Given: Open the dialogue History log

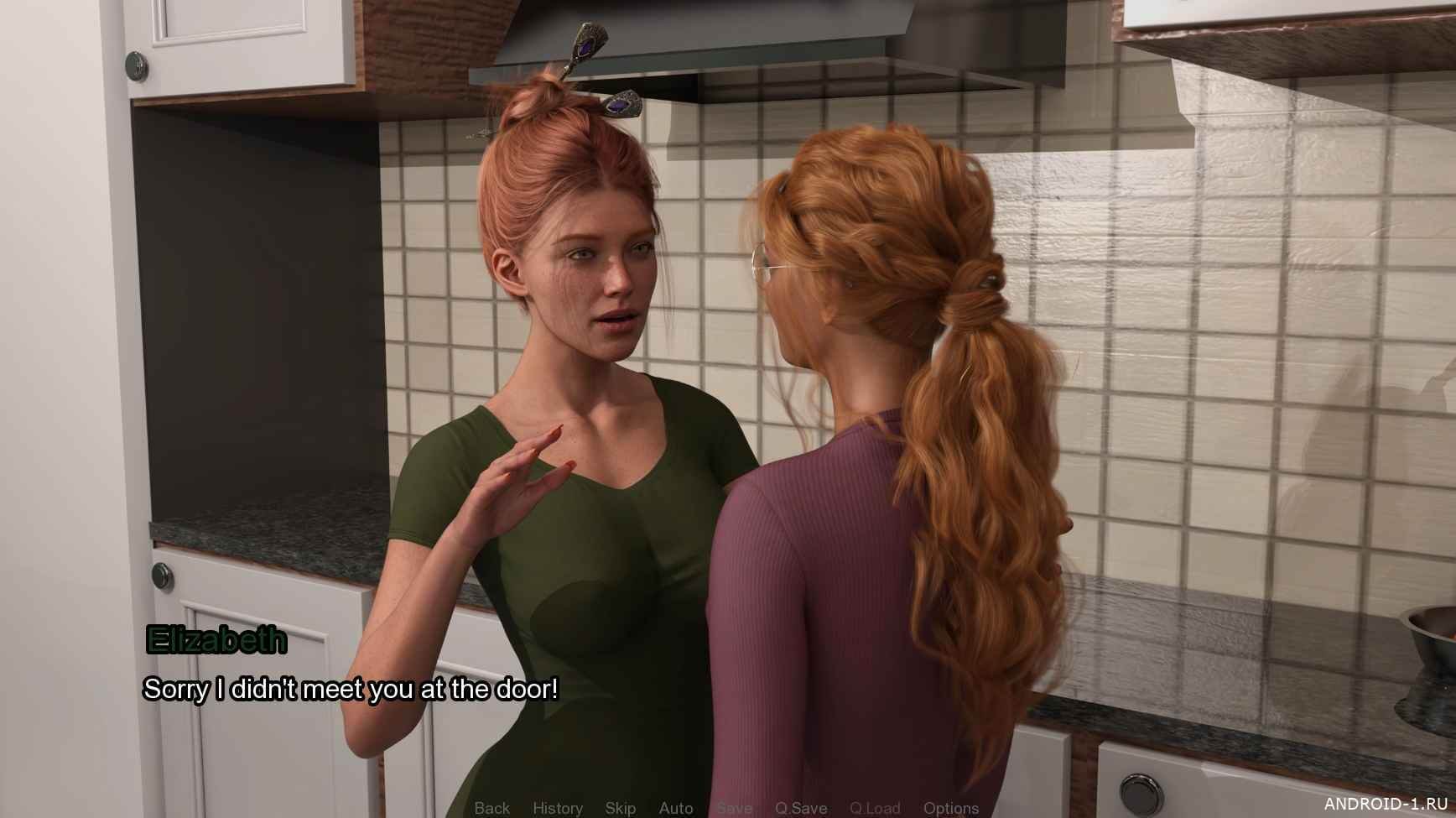Looking at the screenshot, I should pos(558,808).
